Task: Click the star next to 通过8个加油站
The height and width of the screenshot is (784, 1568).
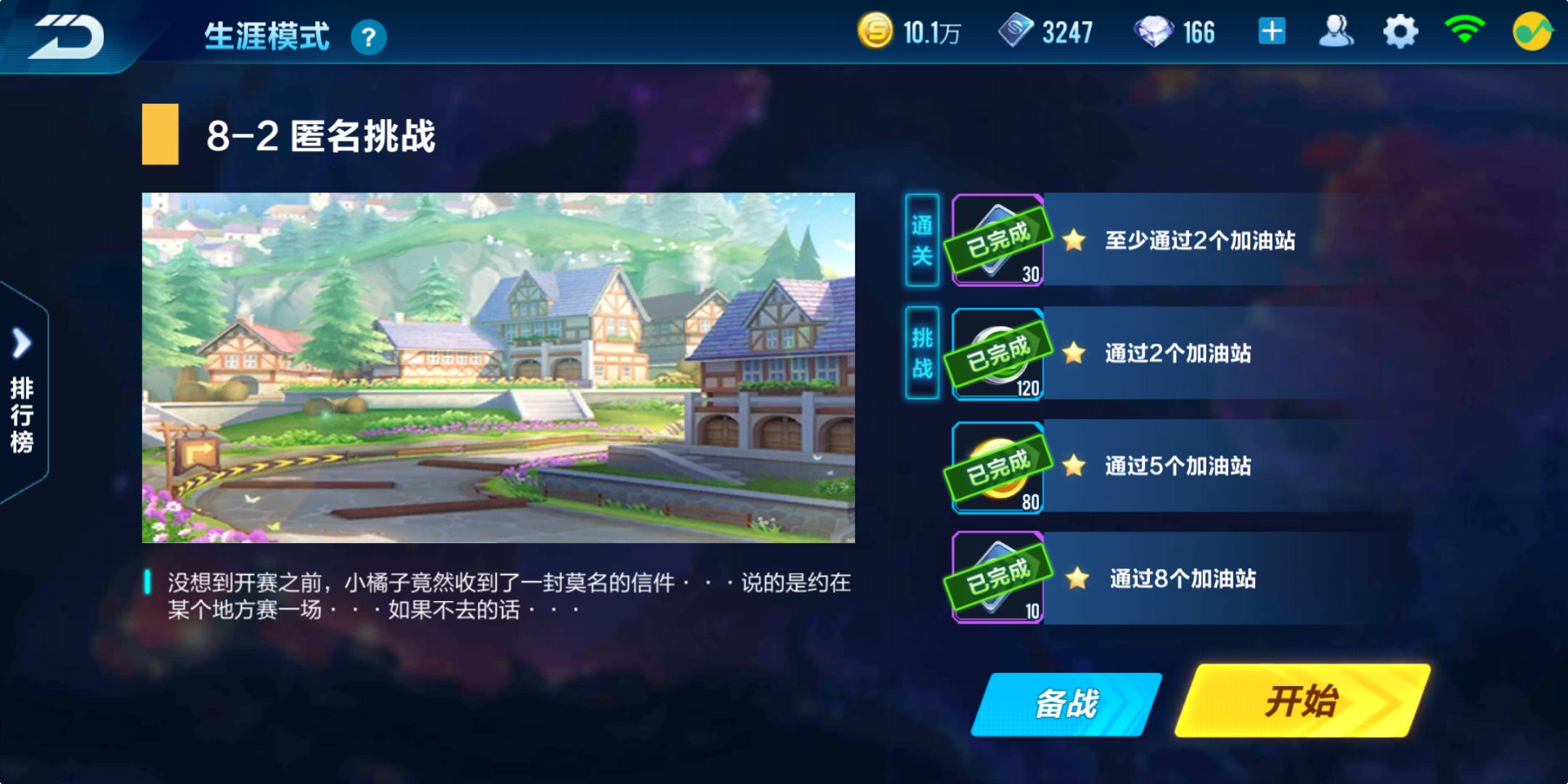Action: [x=1078, y=577]
